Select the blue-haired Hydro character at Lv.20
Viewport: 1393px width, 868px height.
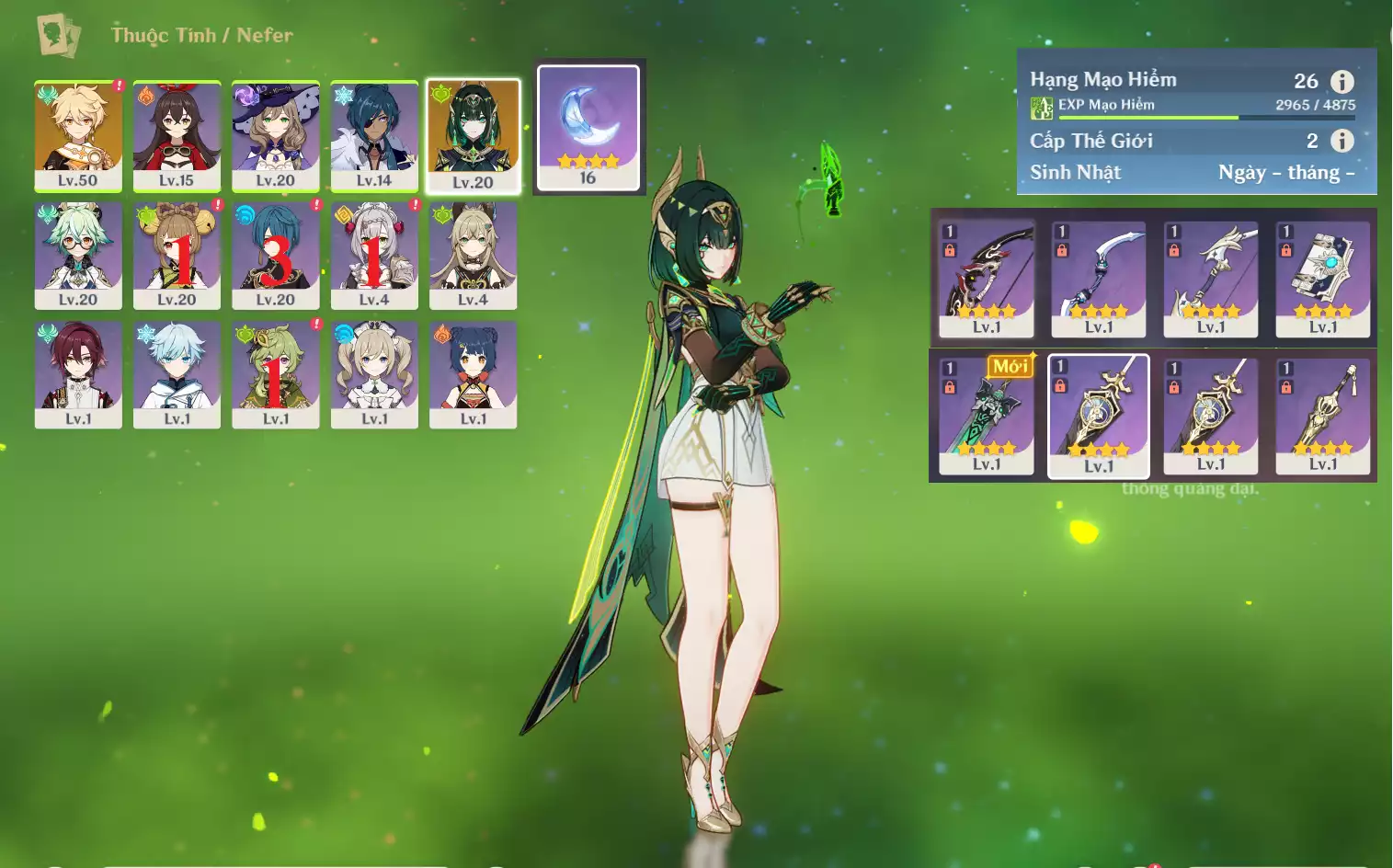click(x=275, y=256)
